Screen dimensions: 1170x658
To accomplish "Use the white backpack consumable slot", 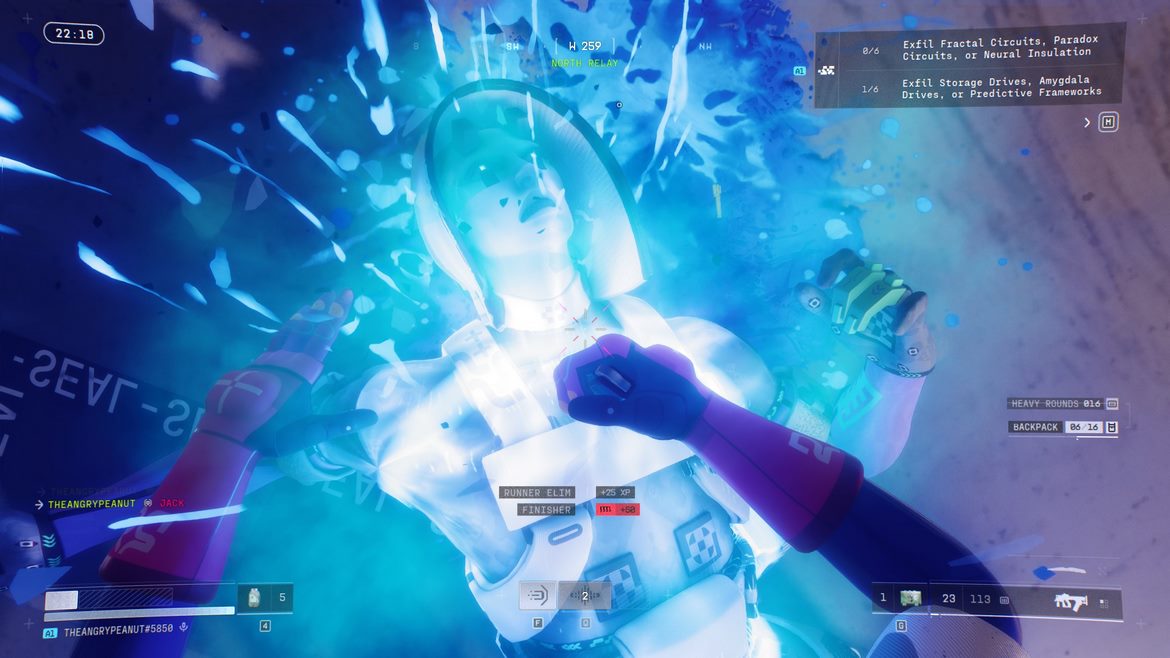I will click(253, 598).
